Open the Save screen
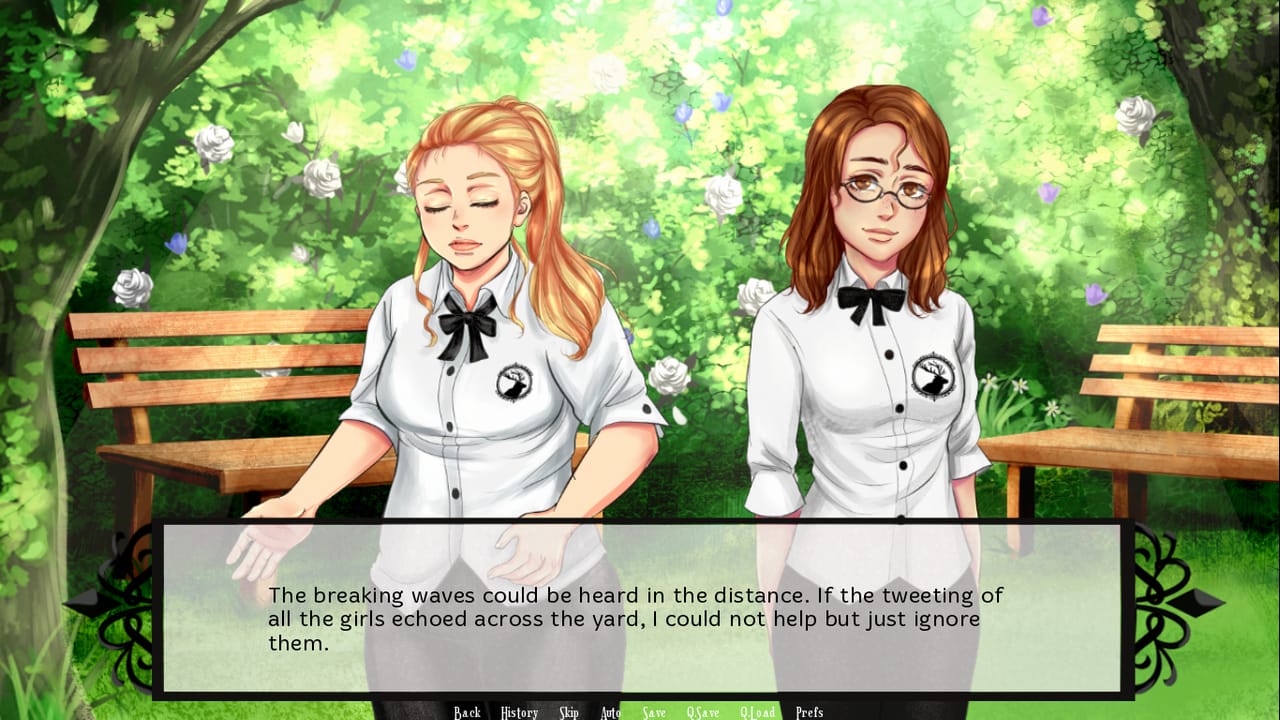1280x720 pixels. [x=654, y=712]
